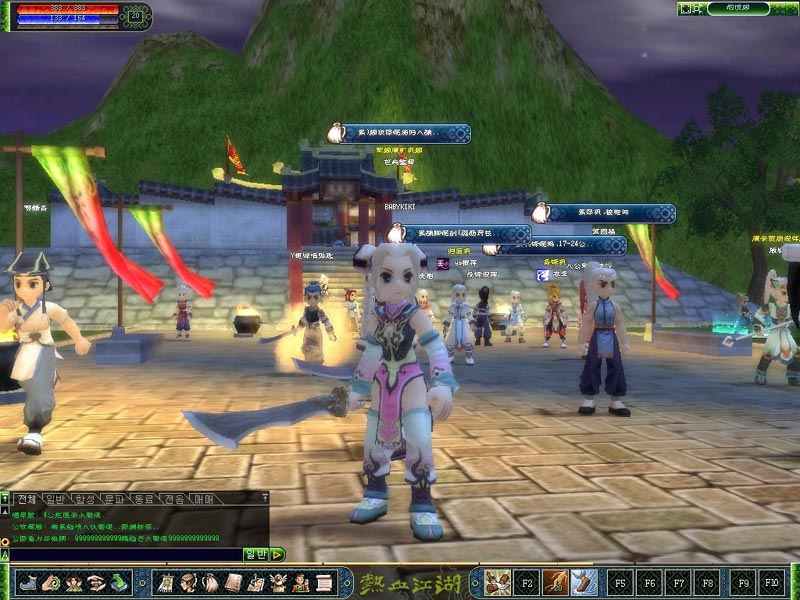800x600 pixels.
Task: Open the book icon in the menu bar
Action: click(232, 581)
